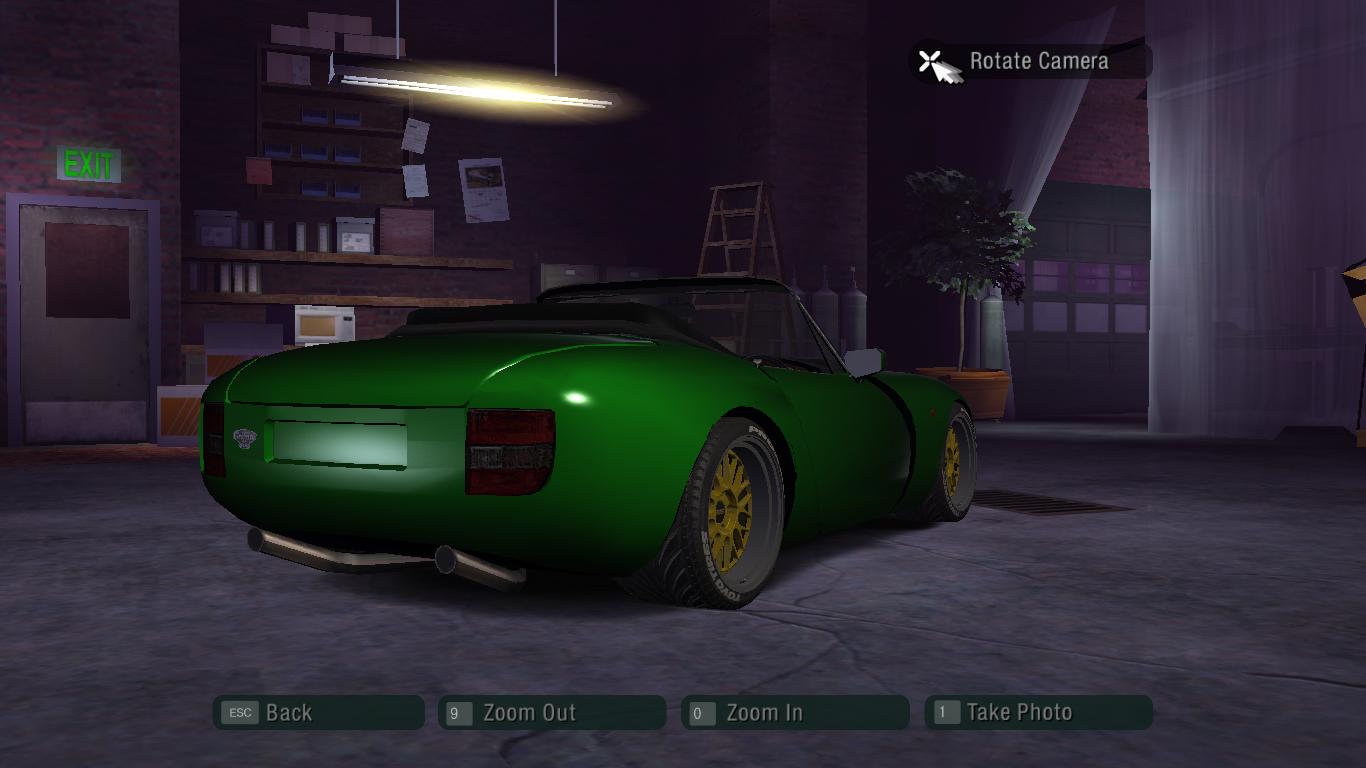The height and width of the screenshot is (768, 1366).
Task: Click the Zoom Out button
Action: click(552, 713)
